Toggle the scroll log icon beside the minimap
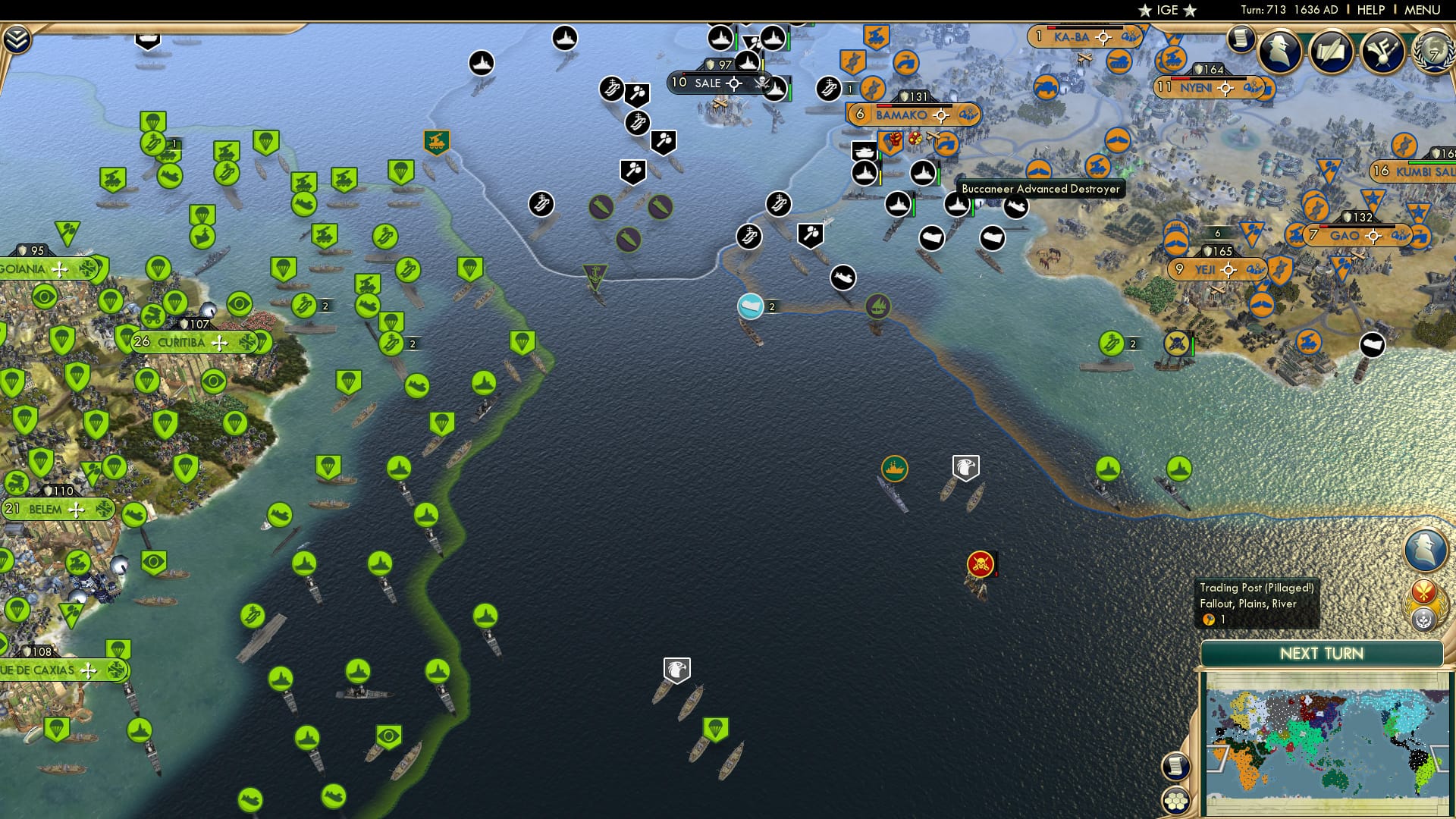Viewport: 1456px width, 819px height. pyautogui.click(x=1175, y=767)
